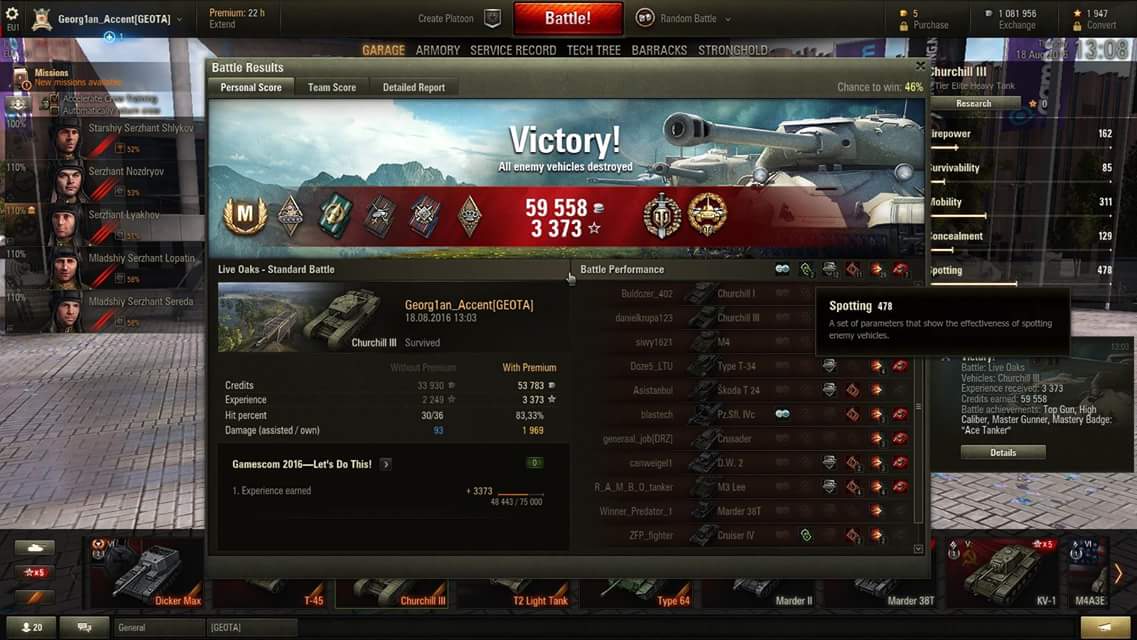Open the TECH TREE screen
The height and width of the screenshot is (640, 1137).
[x=594, y=50]
